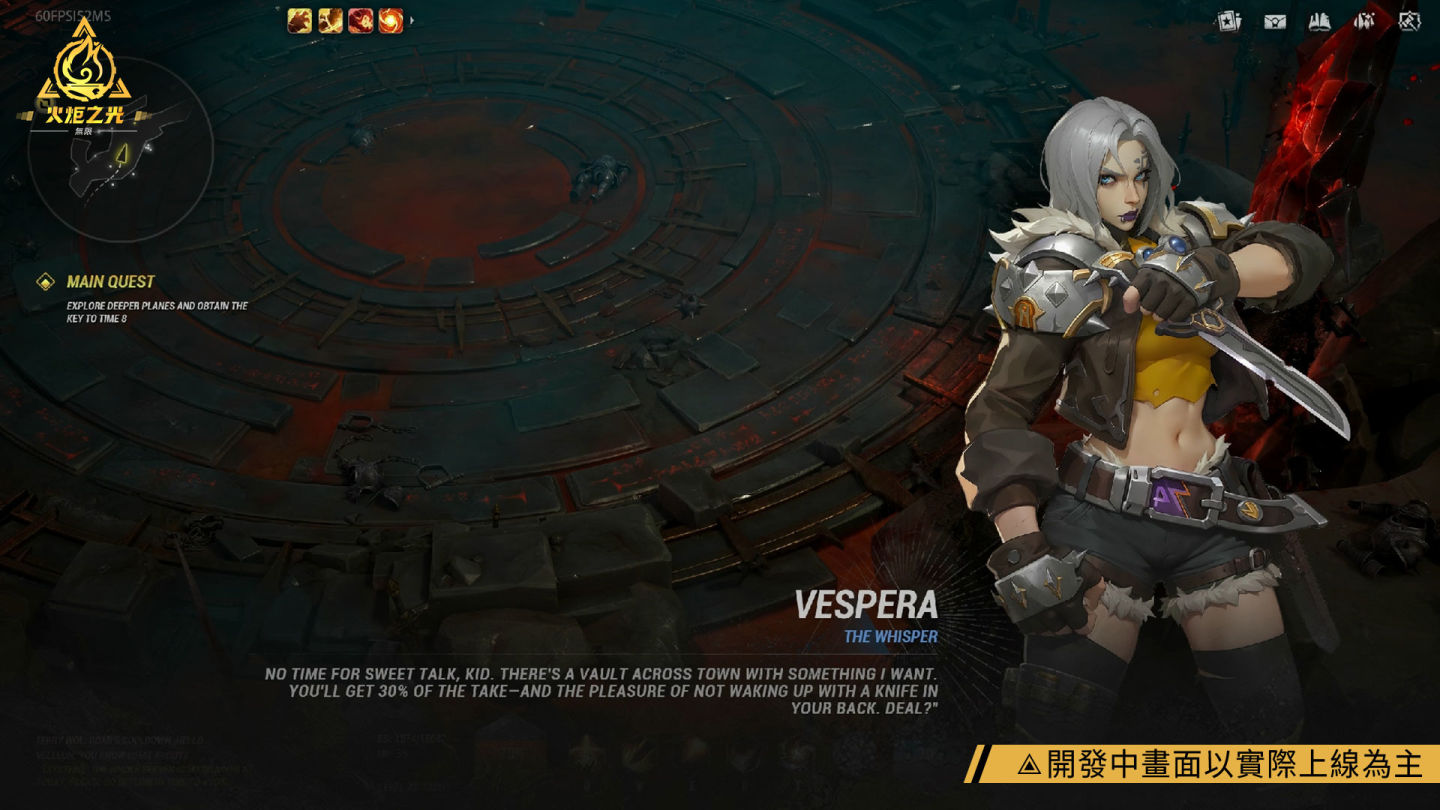This screenshot has height=810, width=1440.
Task: Select the fire slash buff icon
Action: (x=331, y=20)
